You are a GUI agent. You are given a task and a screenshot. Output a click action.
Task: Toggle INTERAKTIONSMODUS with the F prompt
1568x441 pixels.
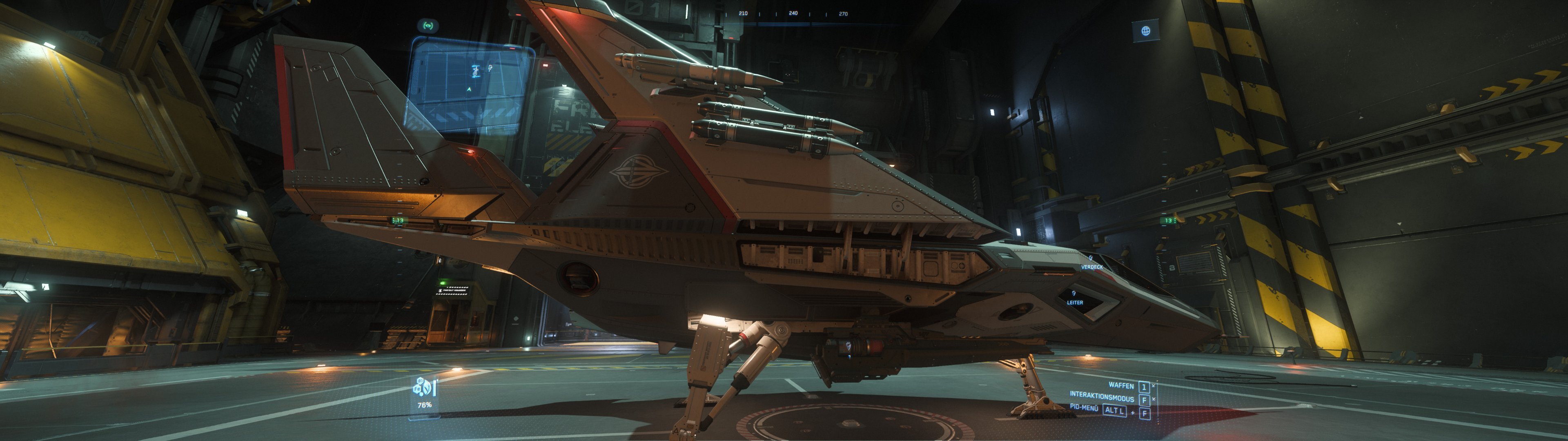click(x=1144, y=401)
